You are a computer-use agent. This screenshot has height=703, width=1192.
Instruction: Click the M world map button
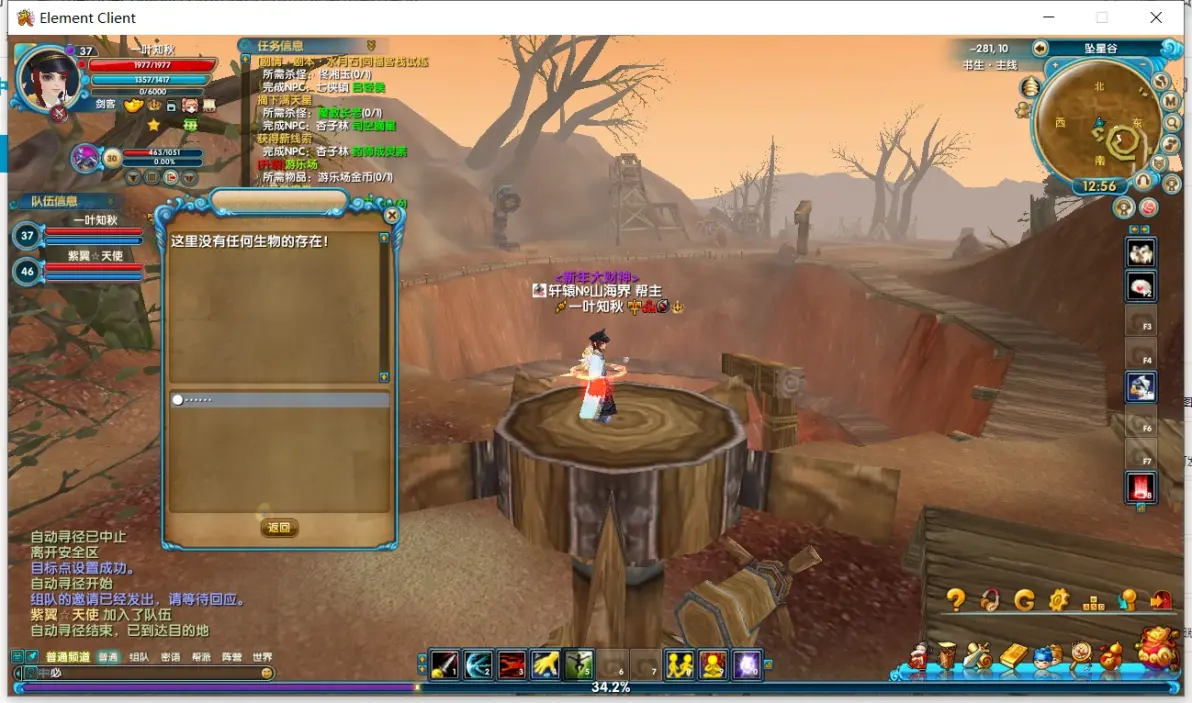pyautogui.click(x=1170, y=102)
